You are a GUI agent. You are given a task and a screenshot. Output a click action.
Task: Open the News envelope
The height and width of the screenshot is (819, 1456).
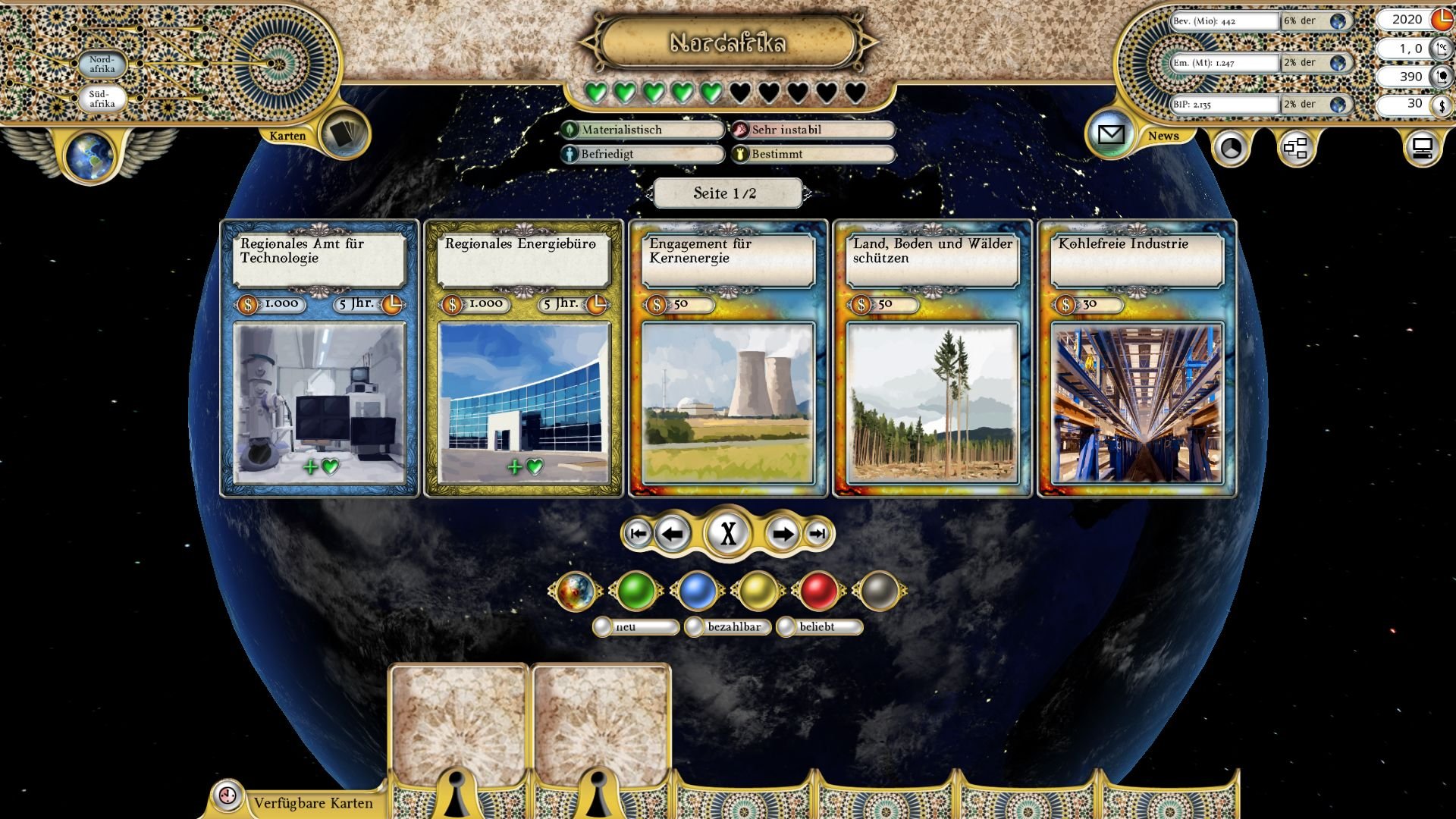point(1110,135)
